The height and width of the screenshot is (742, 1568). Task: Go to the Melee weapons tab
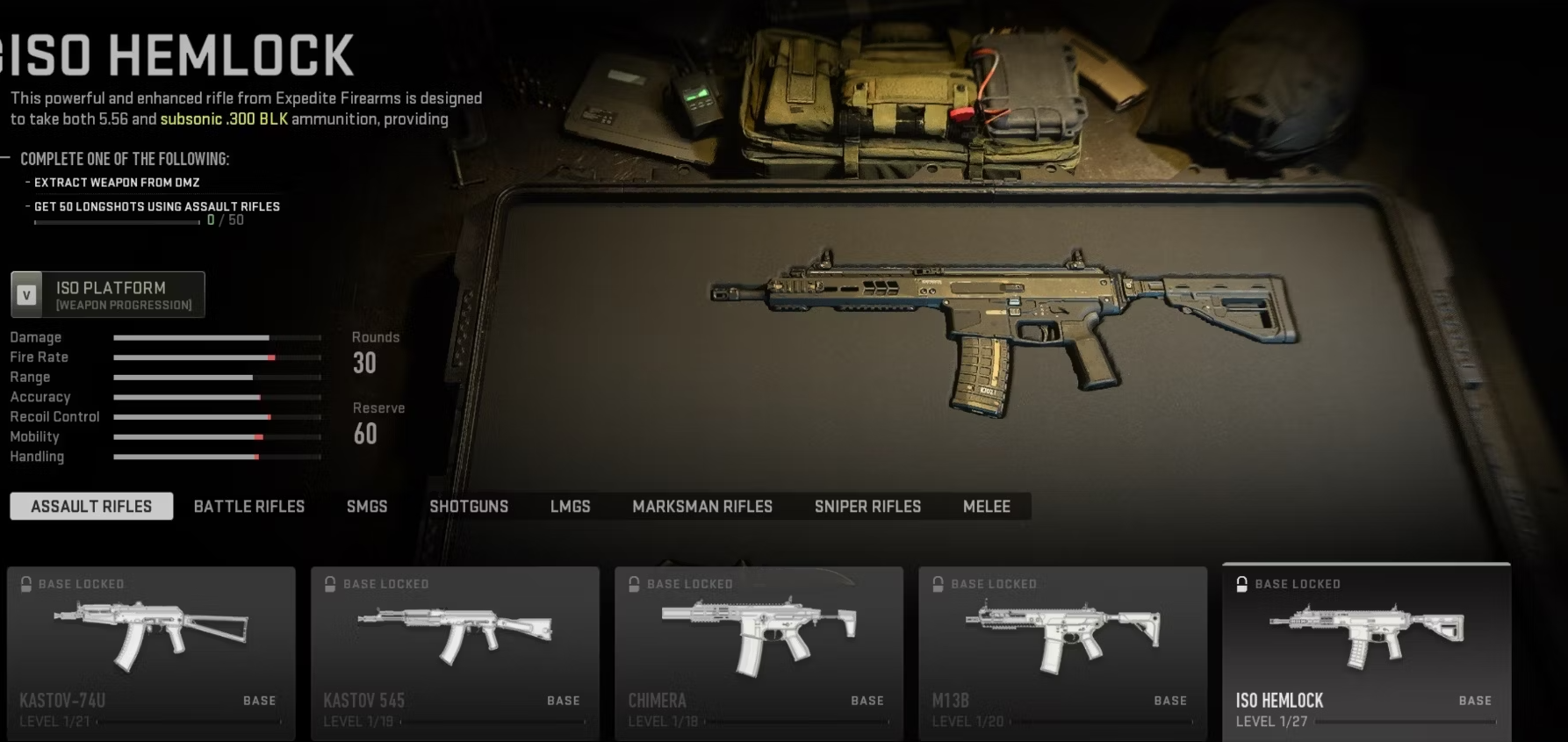(x=987, y=507)
